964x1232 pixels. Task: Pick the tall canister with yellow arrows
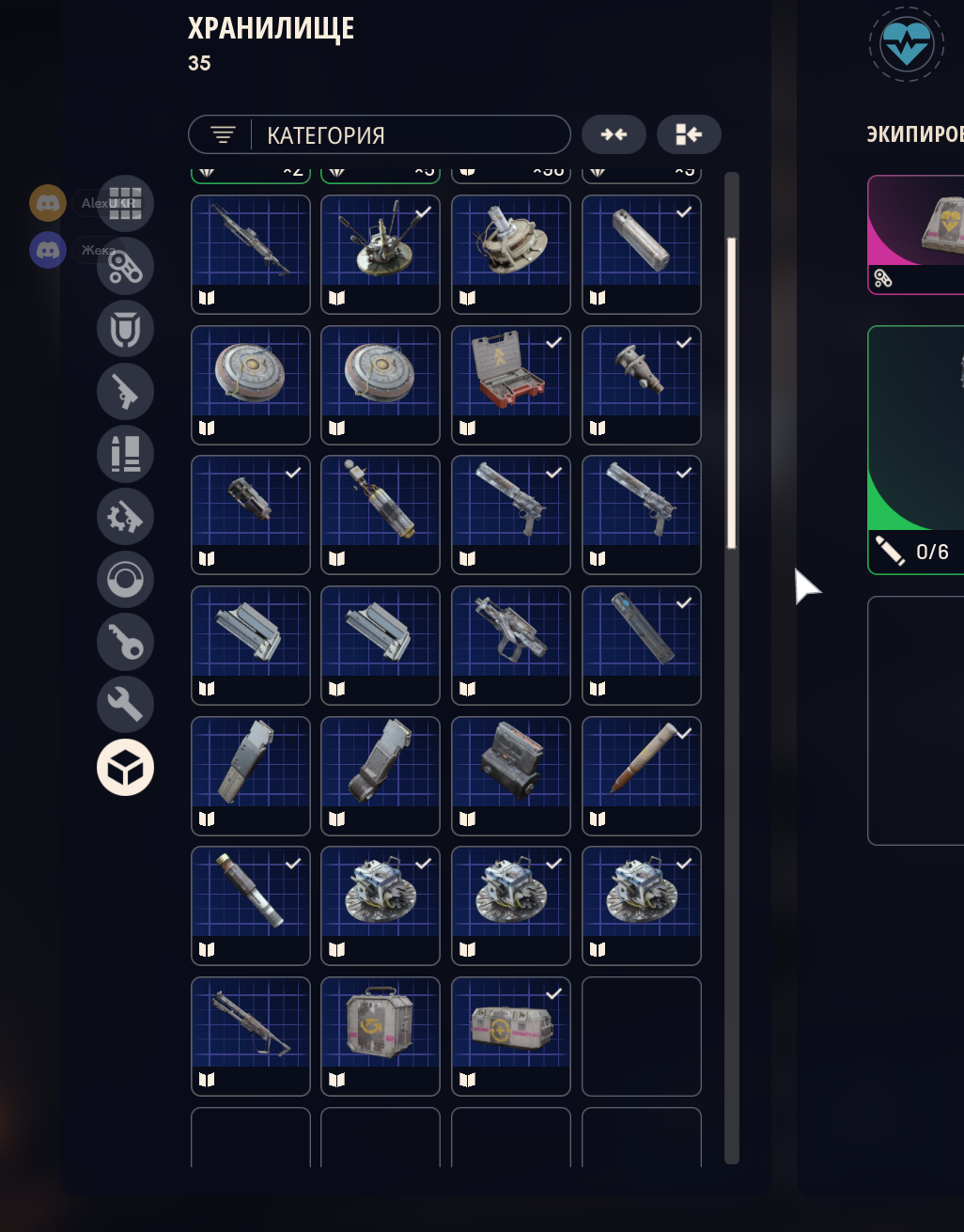381,1036
